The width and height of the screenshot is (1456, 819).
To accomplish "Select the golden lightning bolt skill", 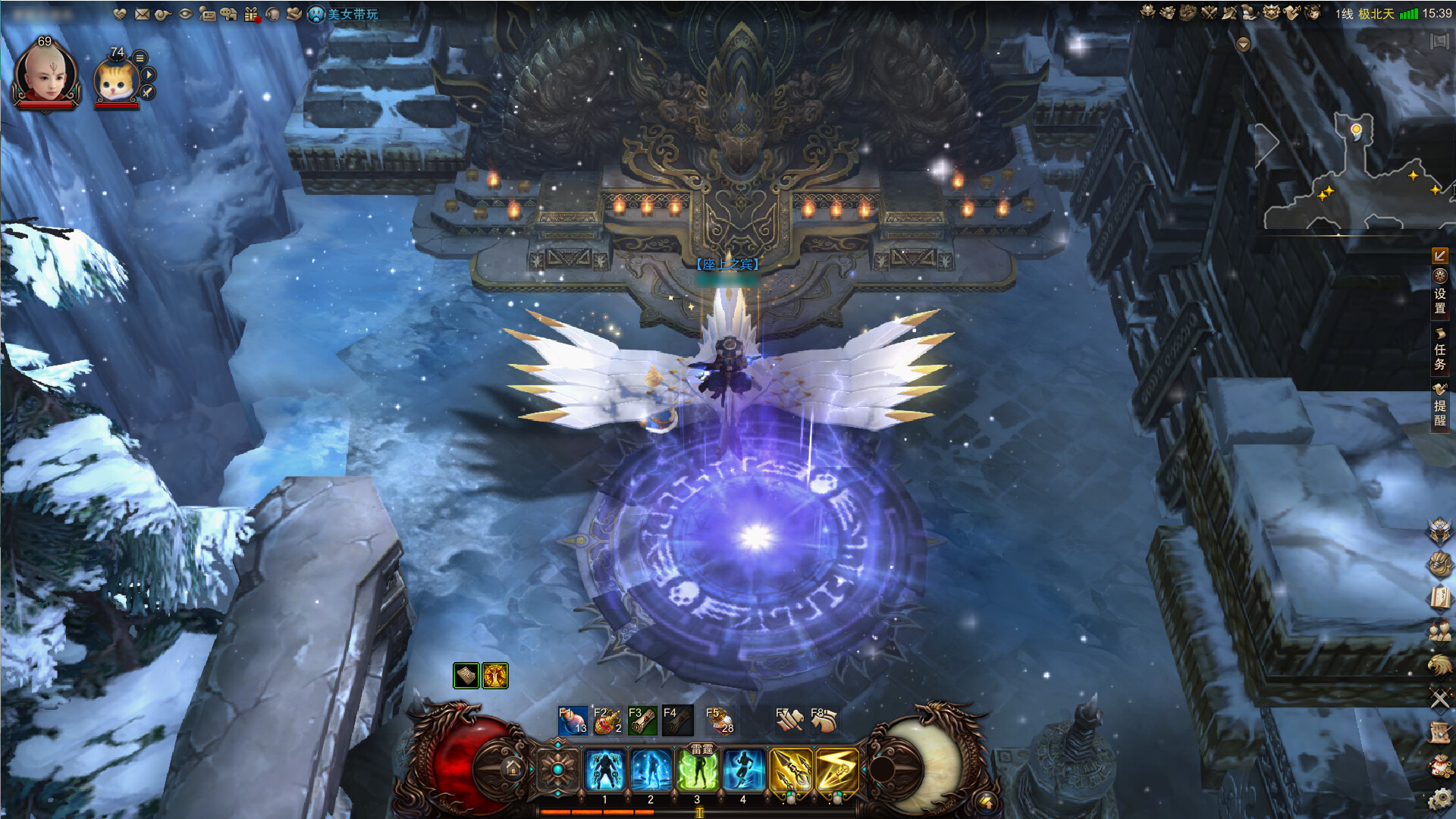I will click(x=836, y=769).
